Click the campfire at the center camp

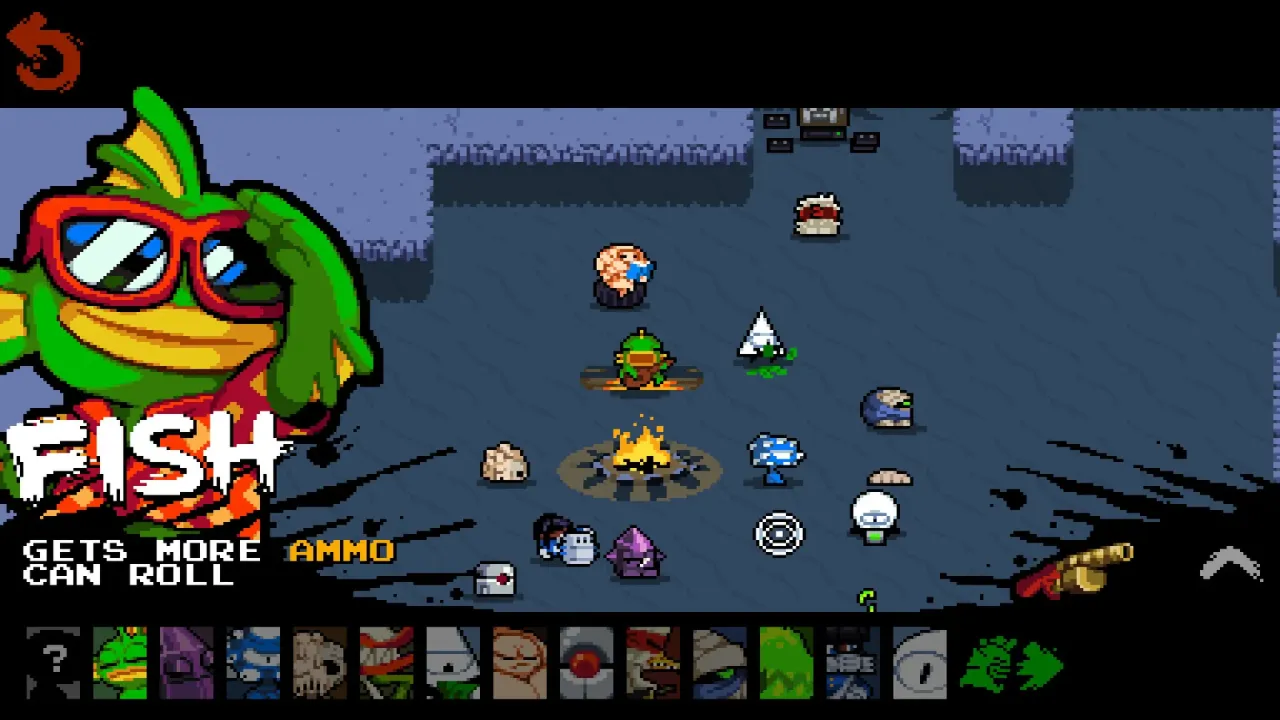click(640, 455)
